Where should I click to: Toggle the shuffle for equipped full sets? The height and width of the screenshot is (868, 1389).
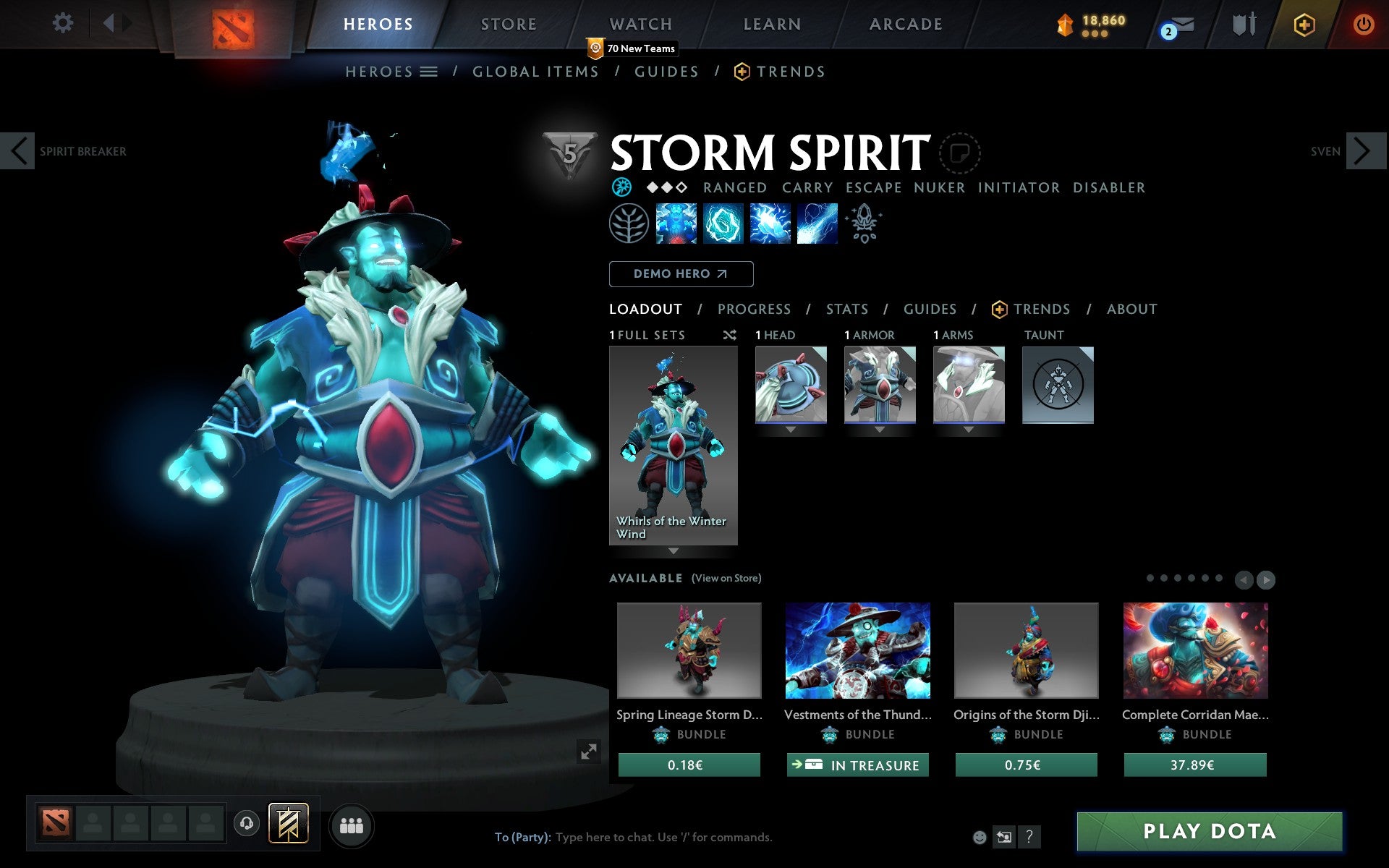click(729, 335)
